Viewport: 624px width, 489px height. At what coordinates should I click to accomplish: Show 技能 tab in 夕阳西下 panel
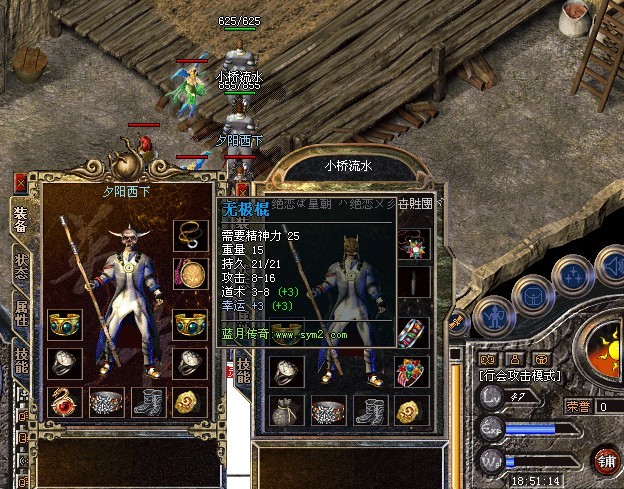pos(20,357)
